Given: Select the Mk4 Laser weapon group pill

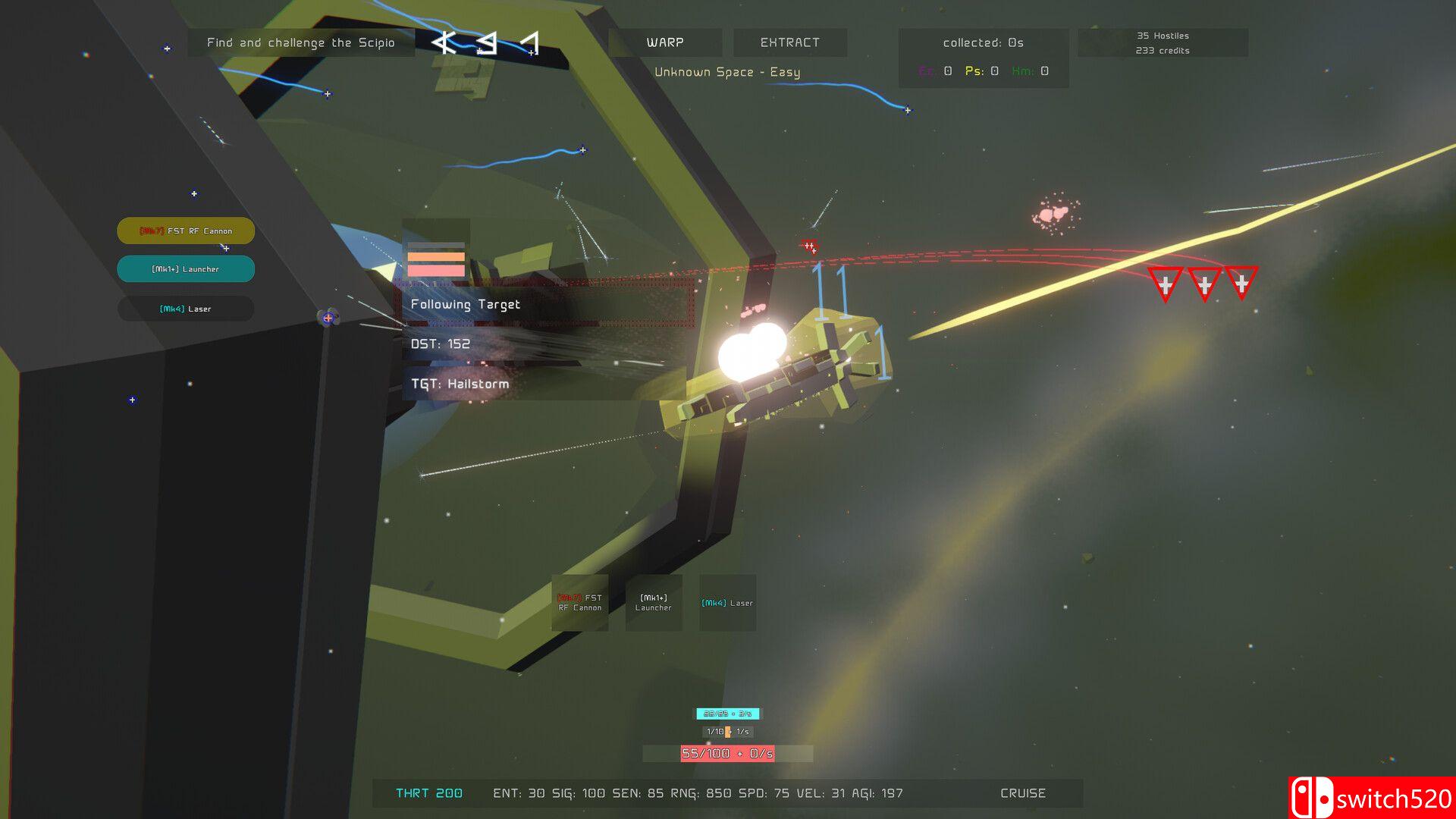Looking at the screenshot, I should (x=186, y=309).
